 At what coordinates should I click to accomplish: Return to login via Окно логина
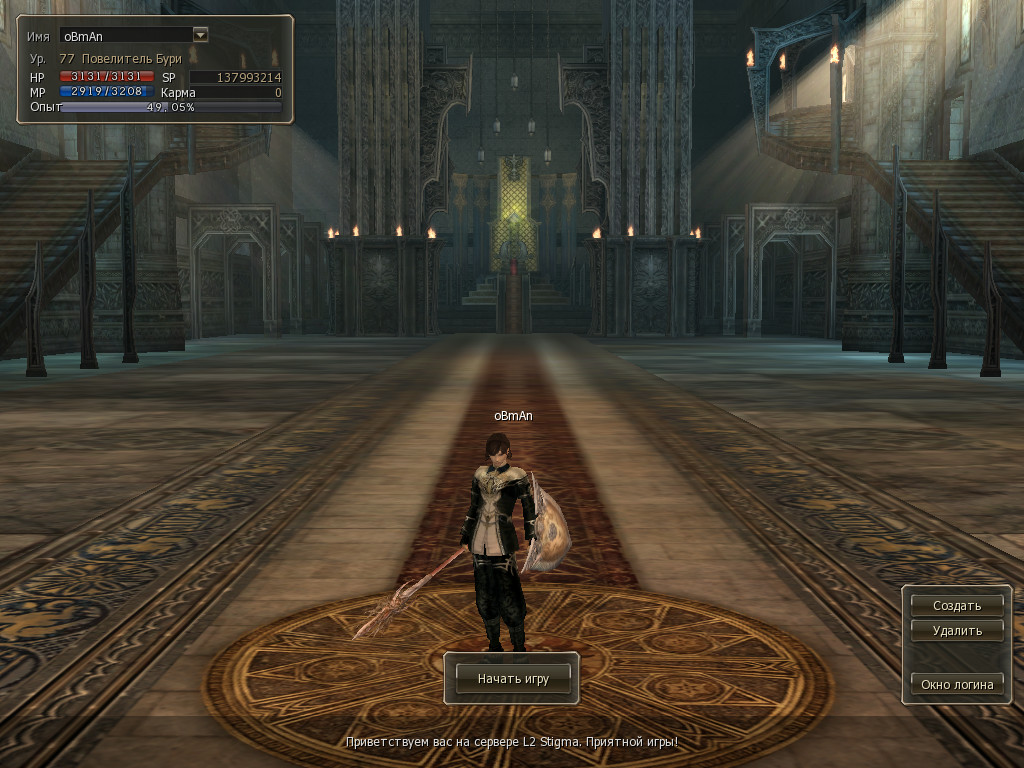957,684
